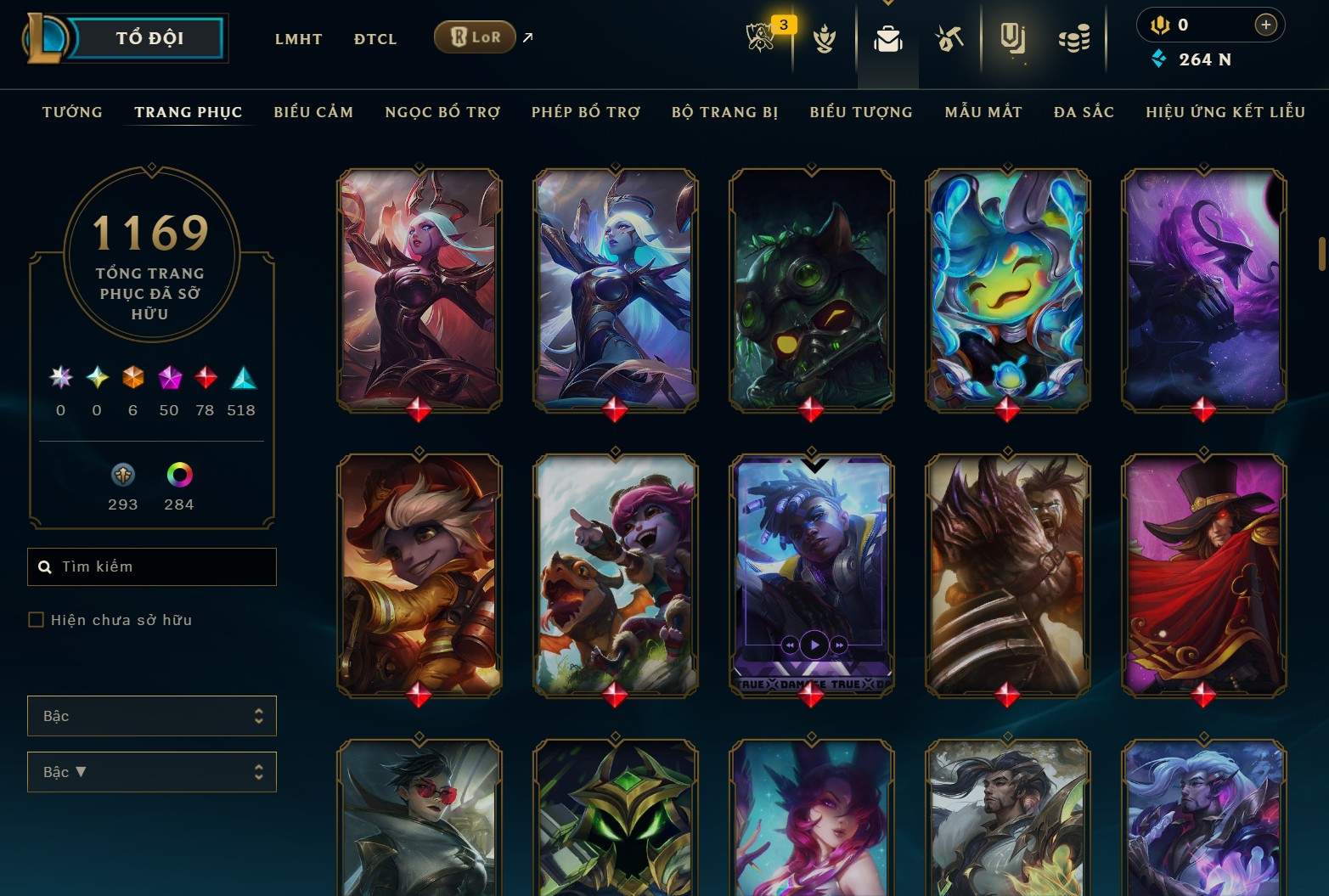Image resolution: width=1329 pixels, height=896 pixels.
Task: Launch the LoR external link
Action: [476, 37]
